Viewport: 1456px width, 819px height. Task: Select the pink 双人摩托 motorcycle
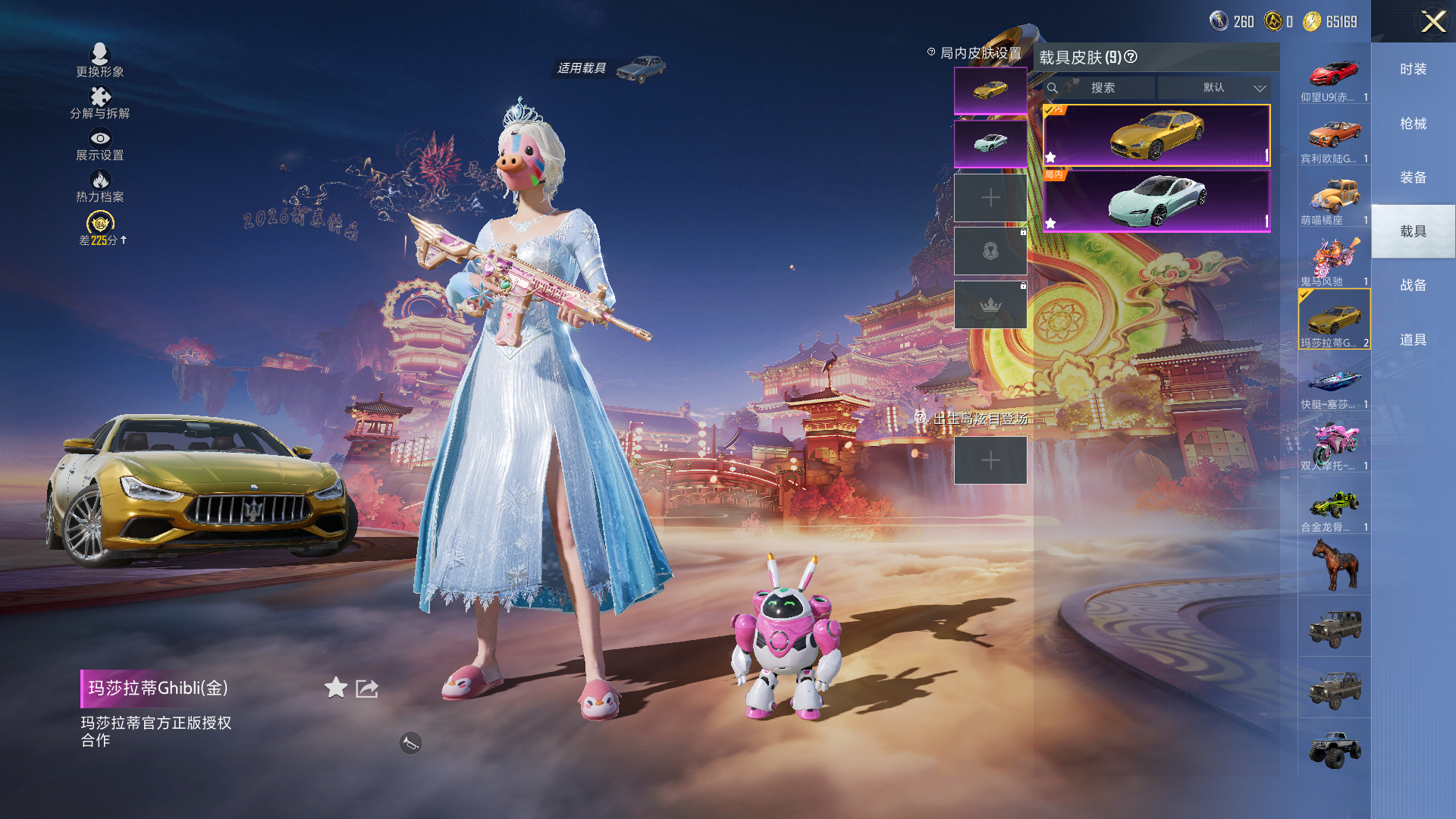1334,444
